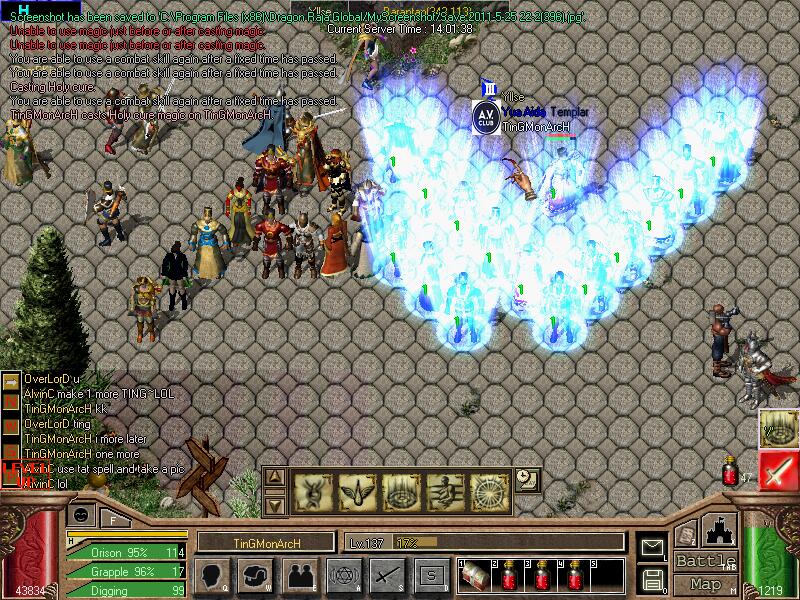Click the S button on bottom bar
The width and height of the screenshot is (800, 600).
pos(430,574)
